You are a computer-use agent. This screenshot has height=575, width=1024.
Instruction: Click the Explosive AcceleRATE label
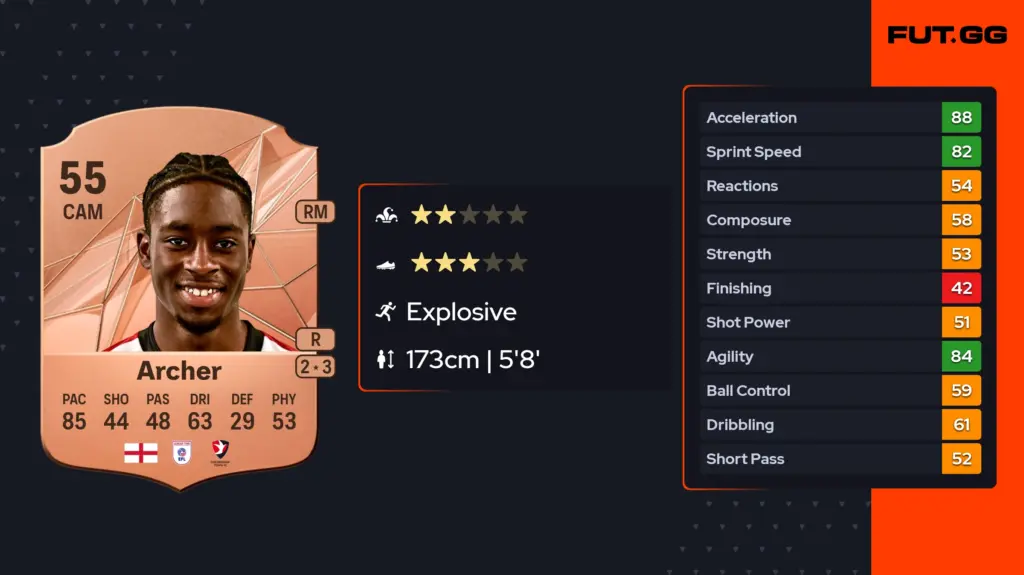pos(461,312)
